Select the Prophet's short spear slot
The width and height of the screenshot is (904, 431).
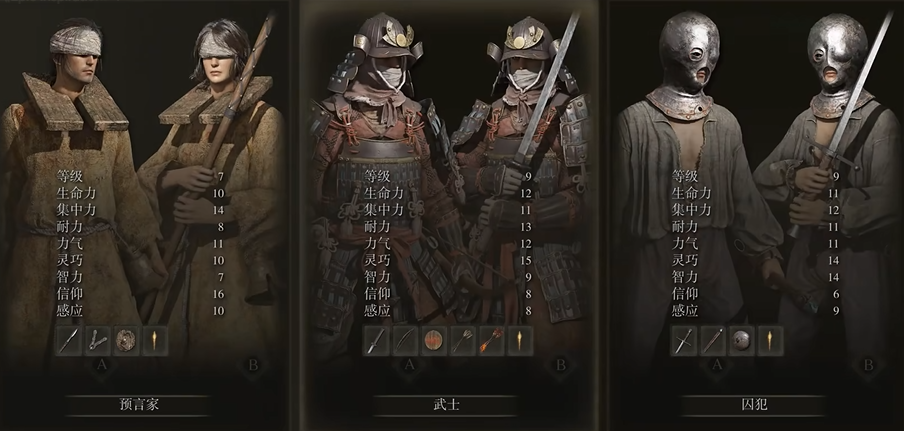point(68,342)
